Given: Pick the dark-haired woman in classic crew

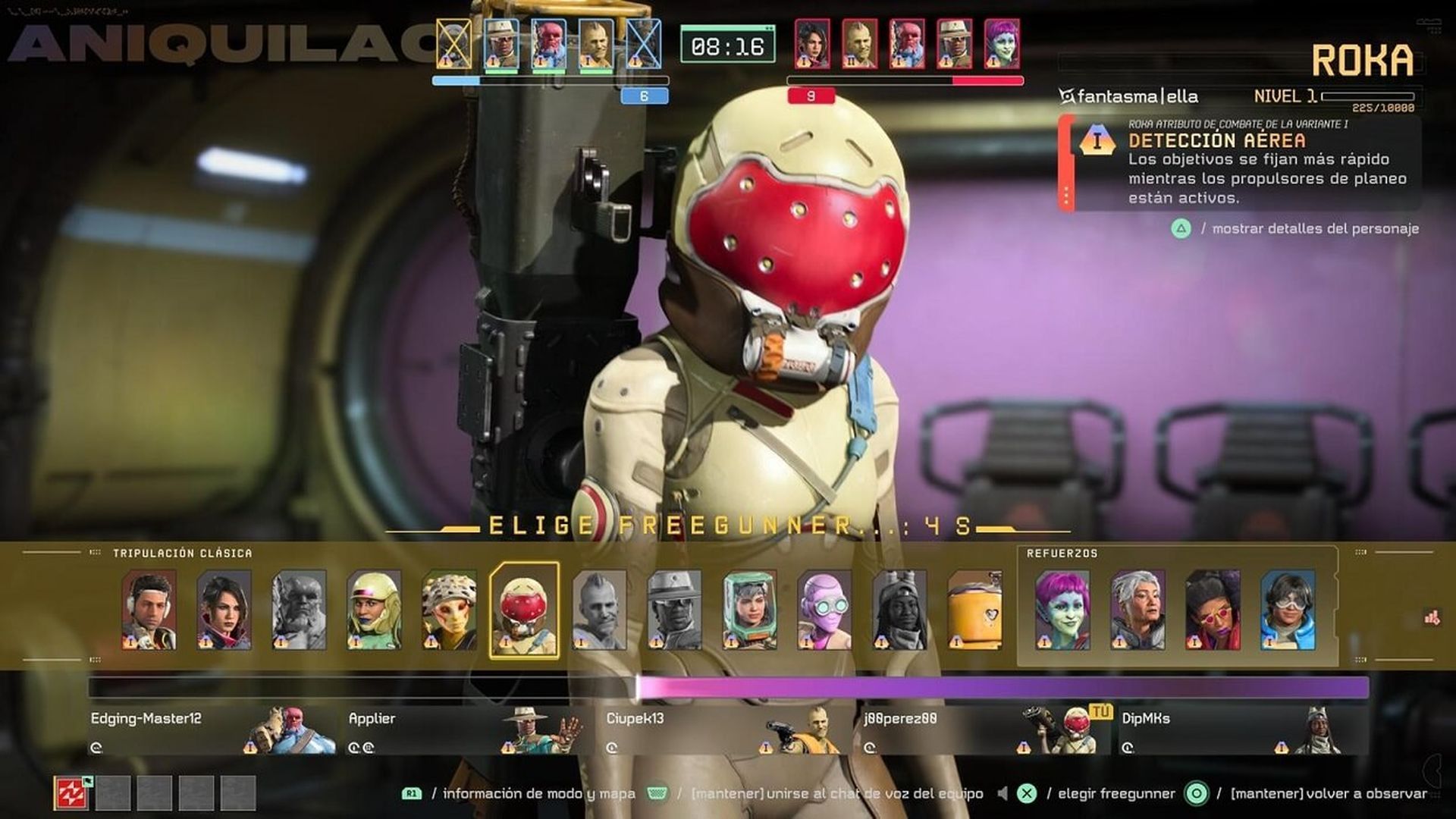Looking at the screenshot, I should pos(224,610).
